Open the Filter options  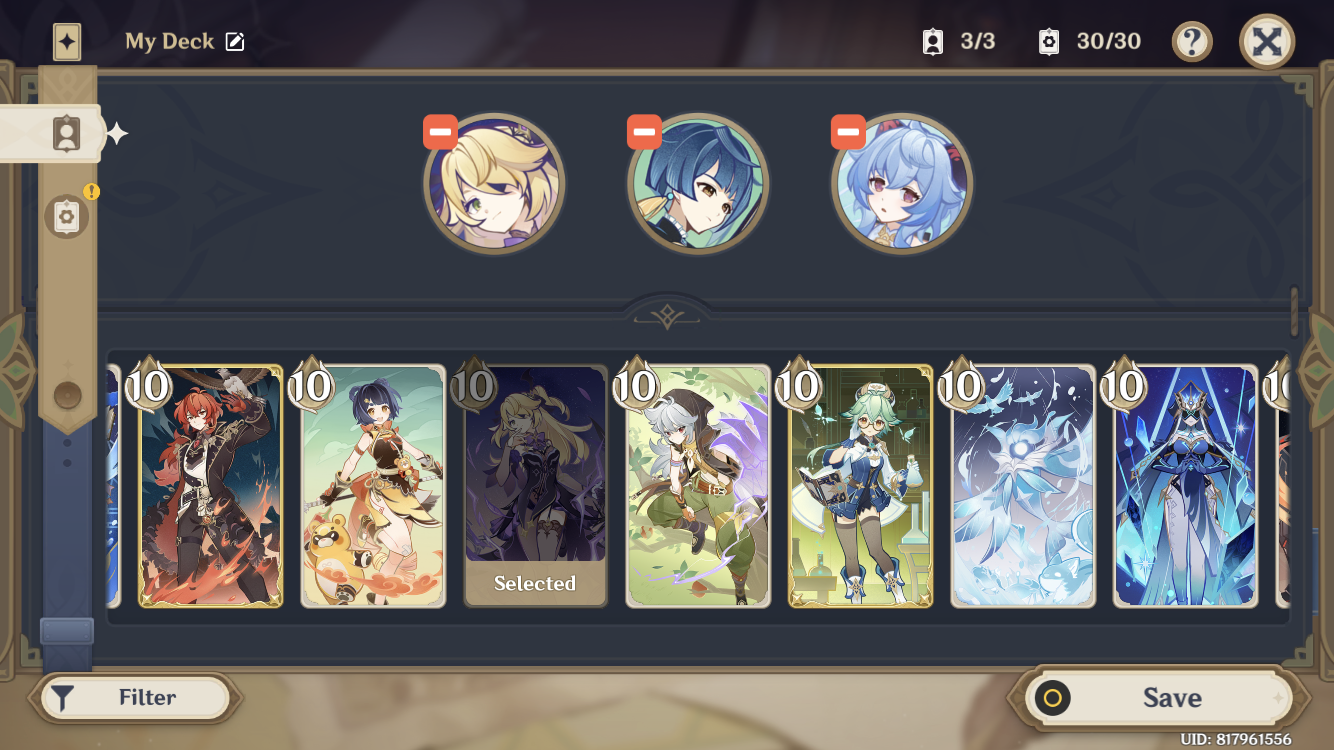(x=135, y=697)
